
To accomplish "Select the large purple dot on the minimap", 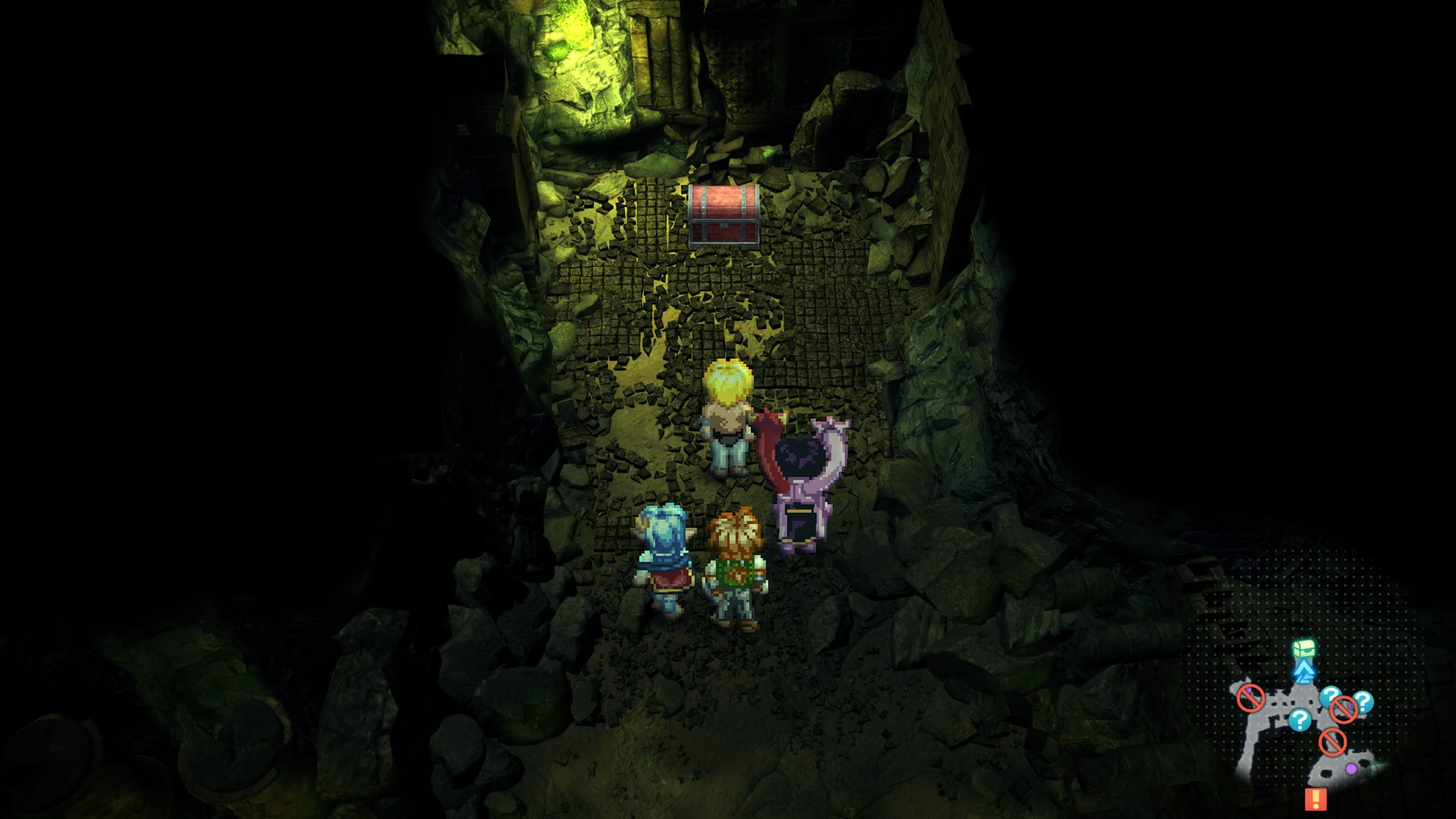I will click(x=1351, y=769).
